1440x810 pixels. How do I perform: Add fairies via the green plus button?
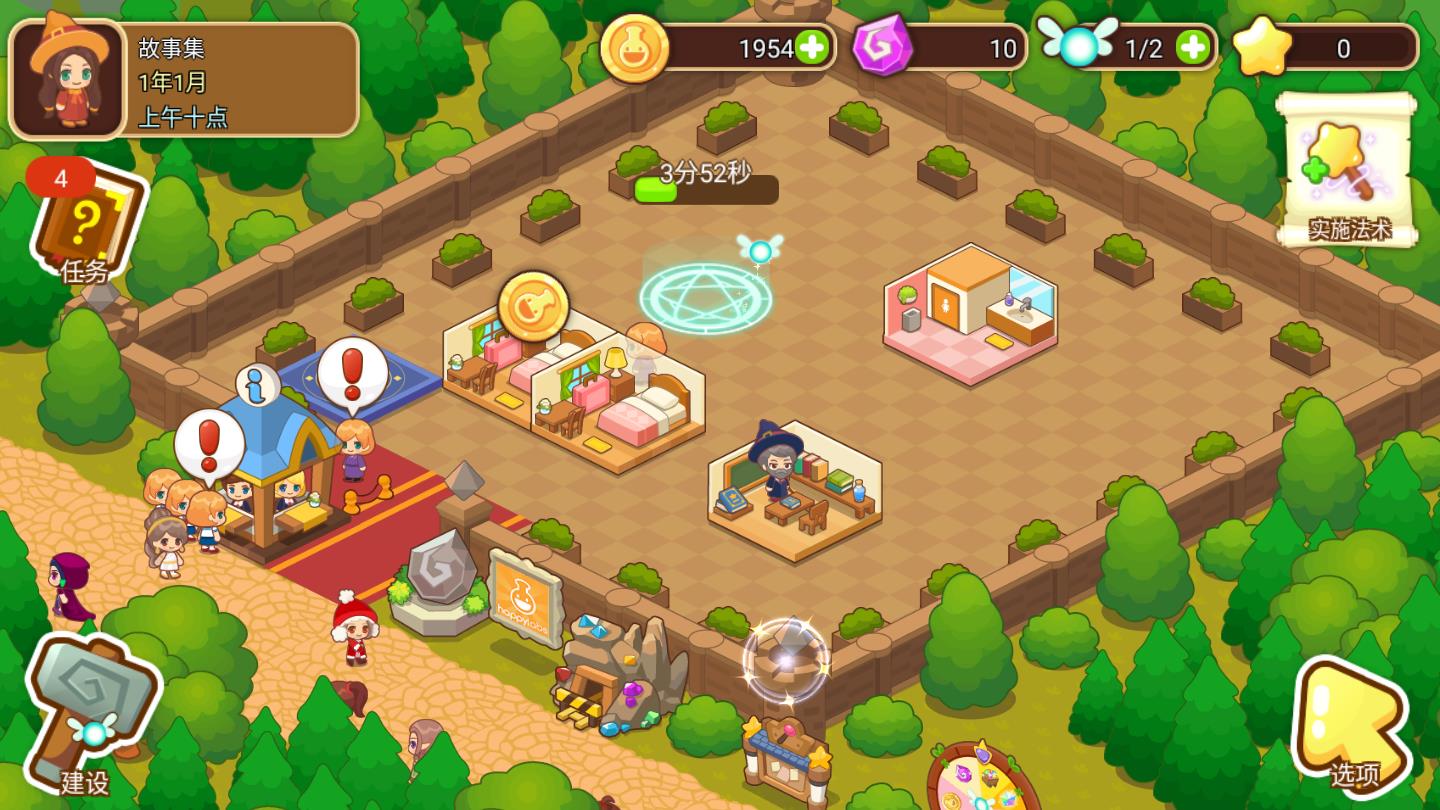click(x=1190, y=47)
